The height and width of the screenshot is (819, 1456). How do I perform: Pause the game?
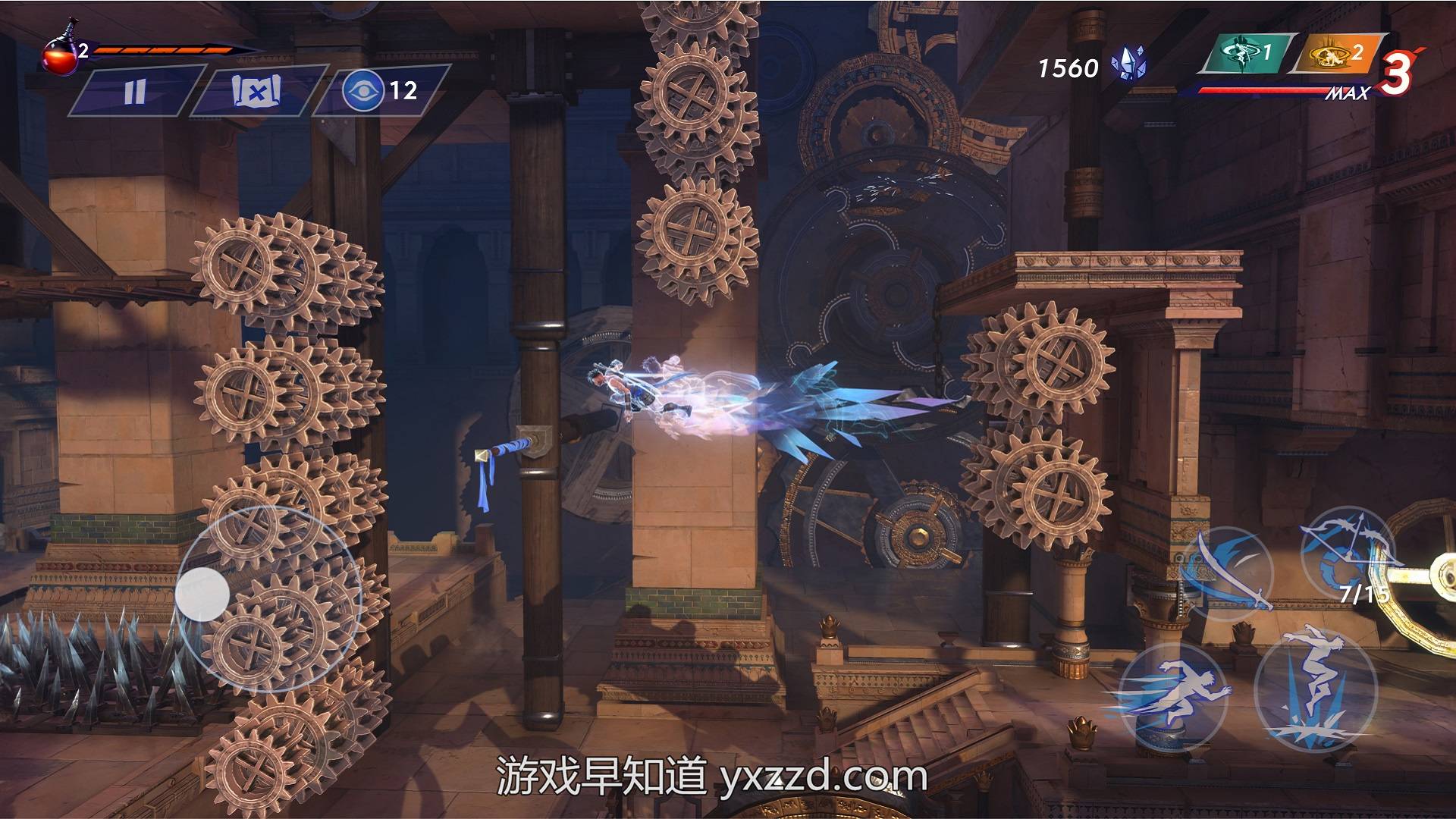135,91
